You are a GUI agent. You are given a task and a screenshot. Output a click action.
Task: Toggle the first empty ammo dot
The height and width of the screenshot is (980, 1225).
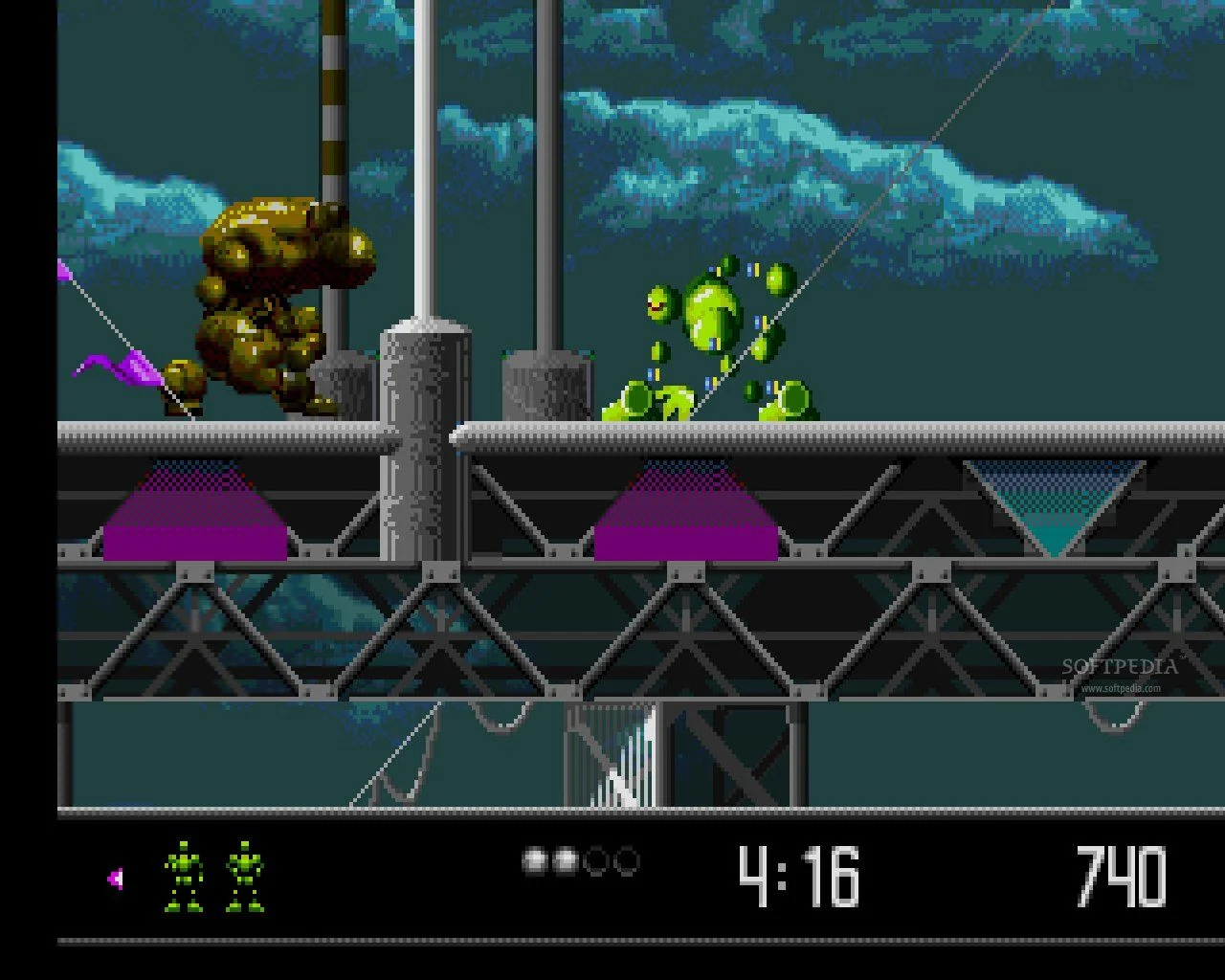coord(597,860)
